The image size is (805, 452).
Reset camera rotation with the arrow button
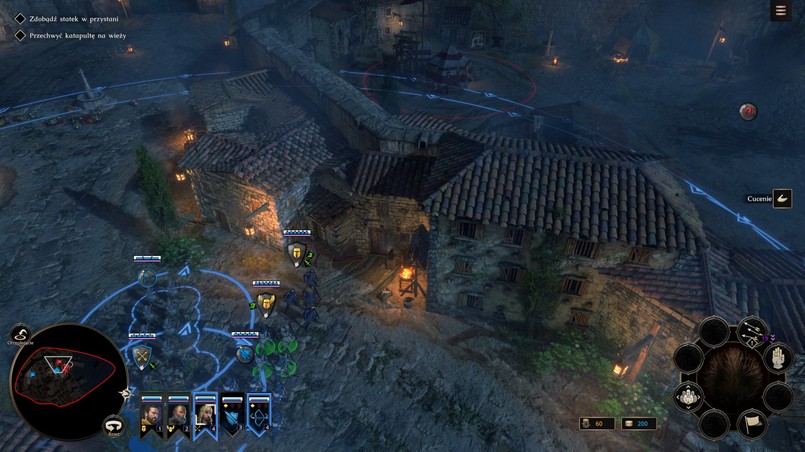114,426
